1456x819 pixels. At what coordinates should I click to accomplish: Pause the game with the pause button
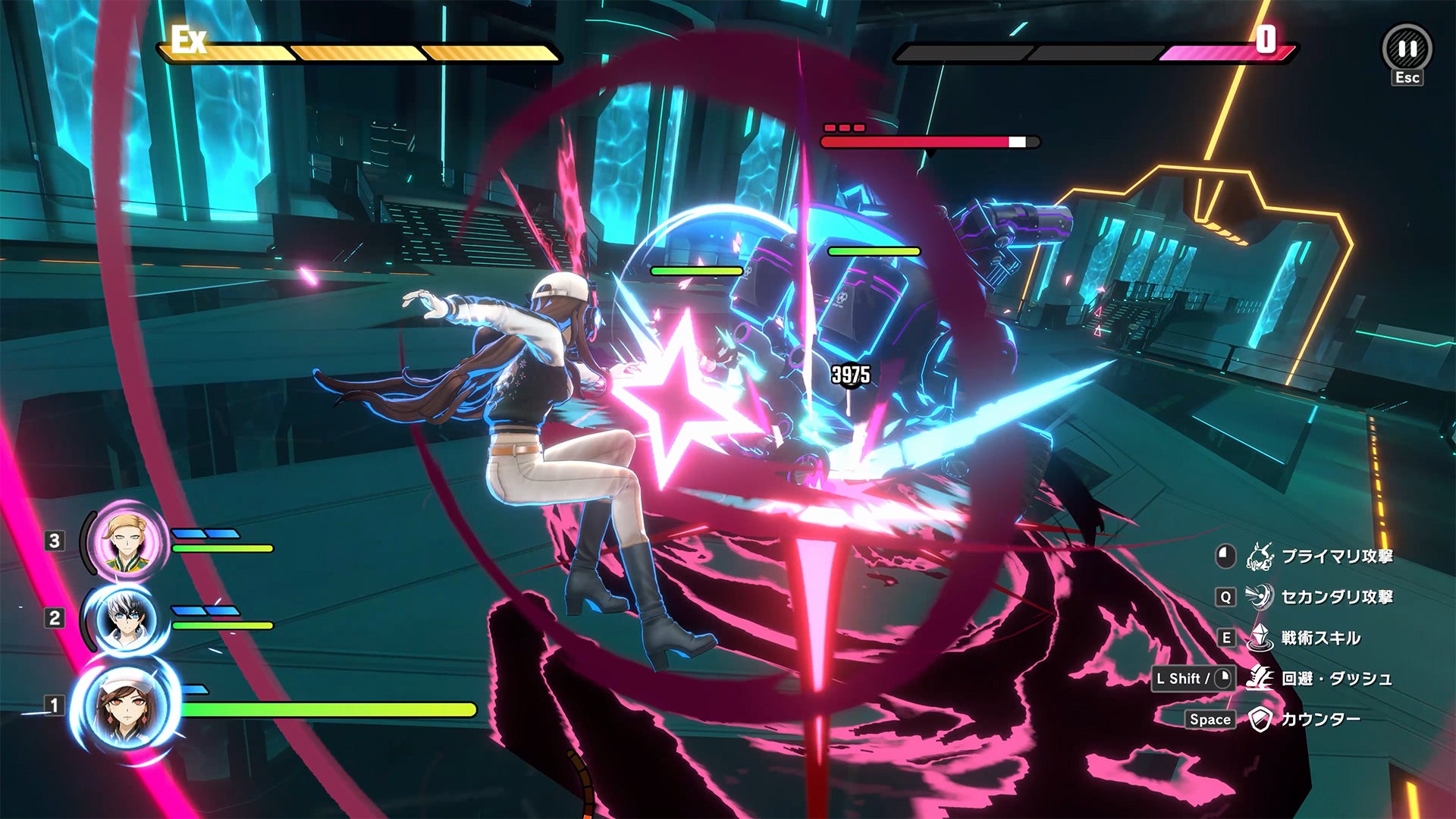tap(1407, 49)
